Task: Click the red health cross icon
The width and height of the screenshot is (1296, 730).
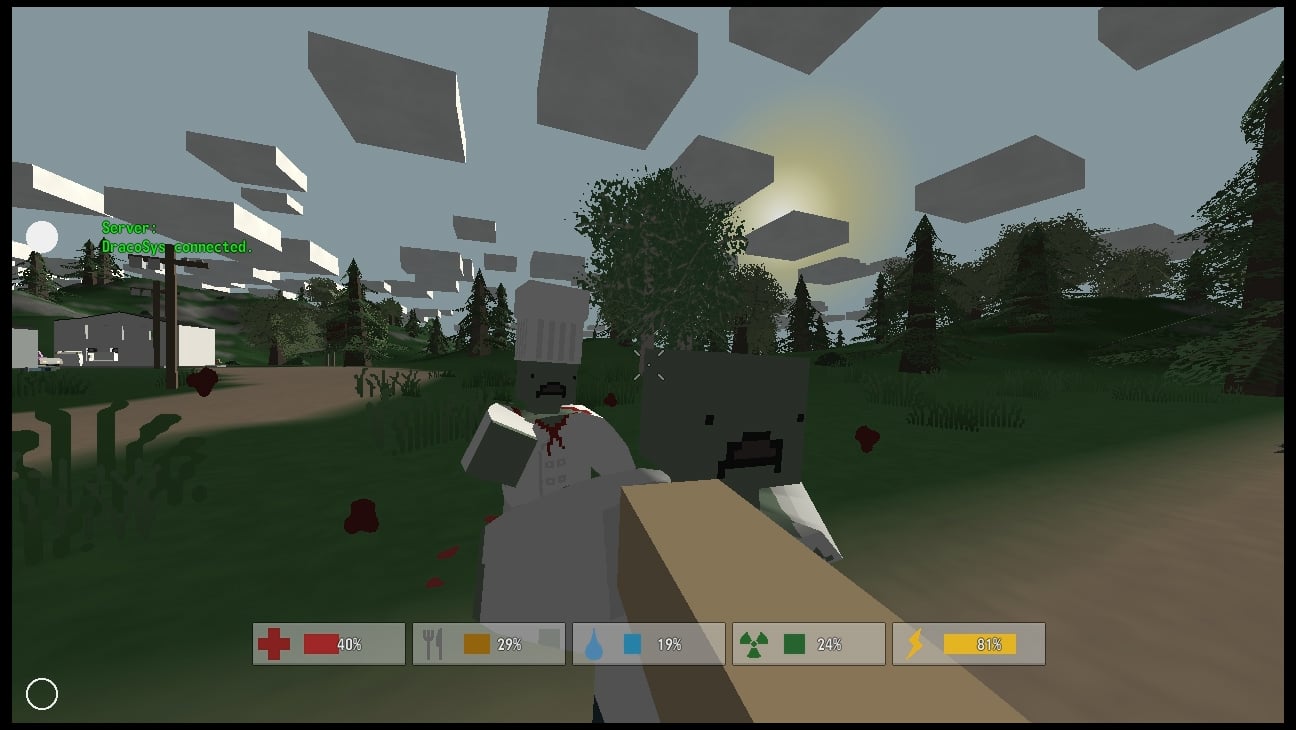Action: point(273,642)
